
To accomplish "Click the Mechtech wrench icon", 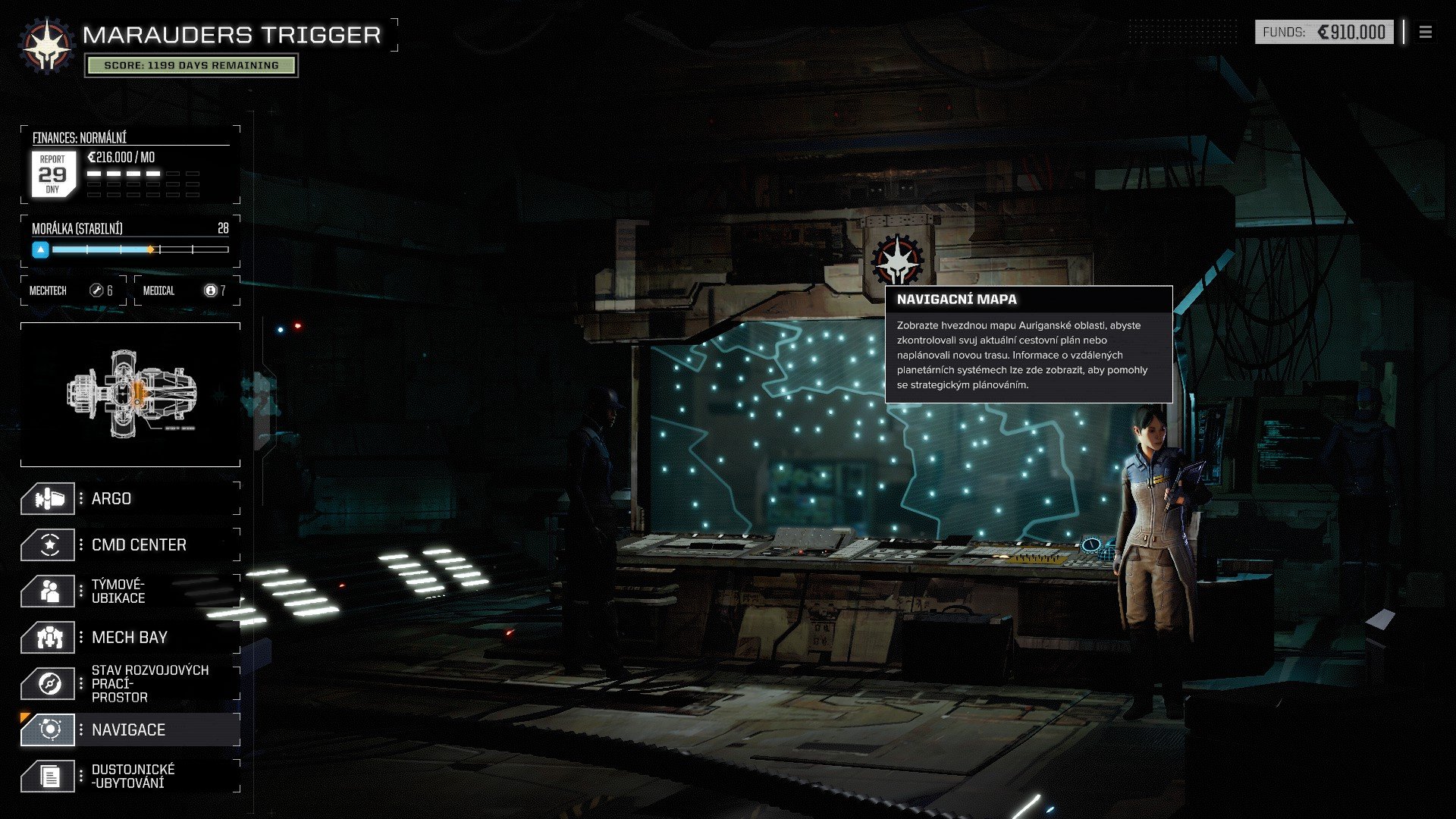I will 96,290.
